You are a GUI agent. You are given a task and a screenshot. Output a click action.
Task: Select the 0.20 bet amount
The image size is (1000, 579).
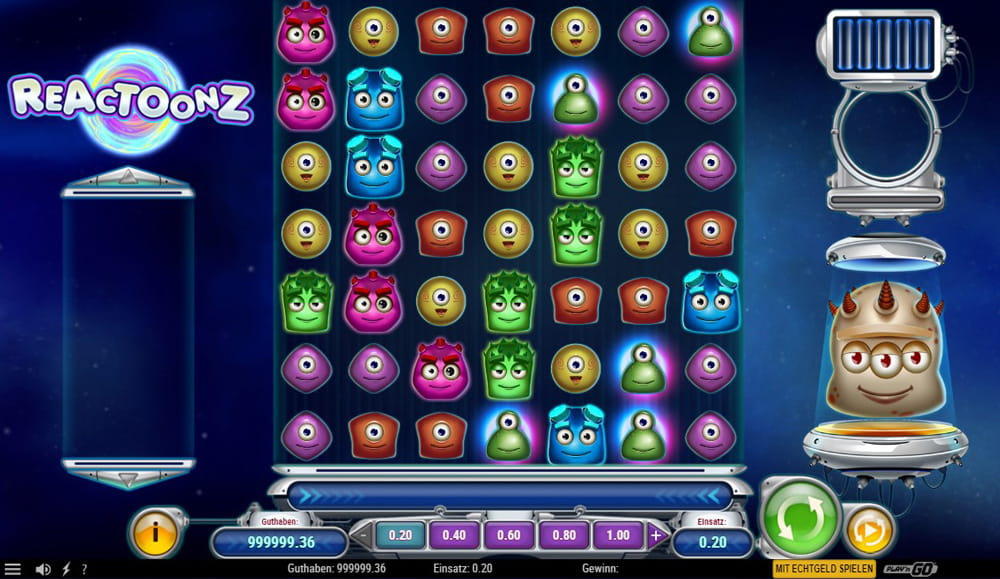coord(400,535)
